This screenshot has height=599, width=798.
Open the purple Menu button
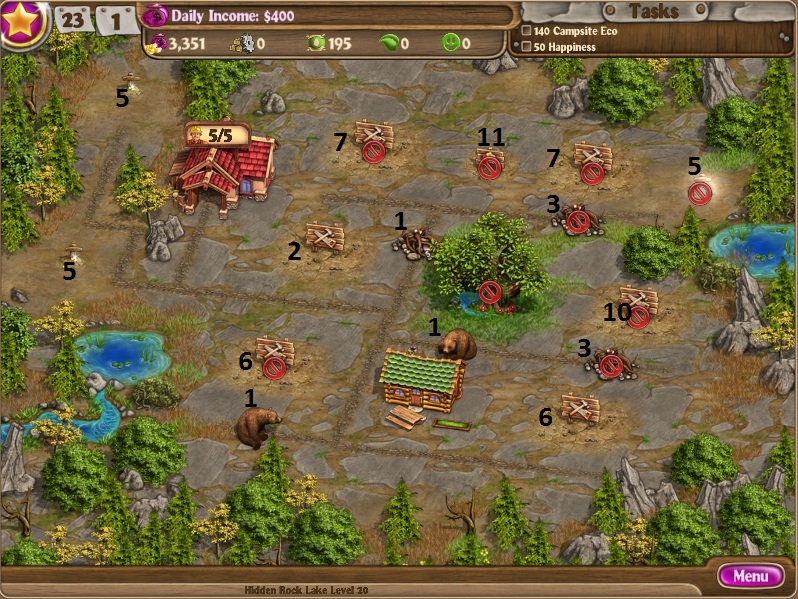point(750,576)
